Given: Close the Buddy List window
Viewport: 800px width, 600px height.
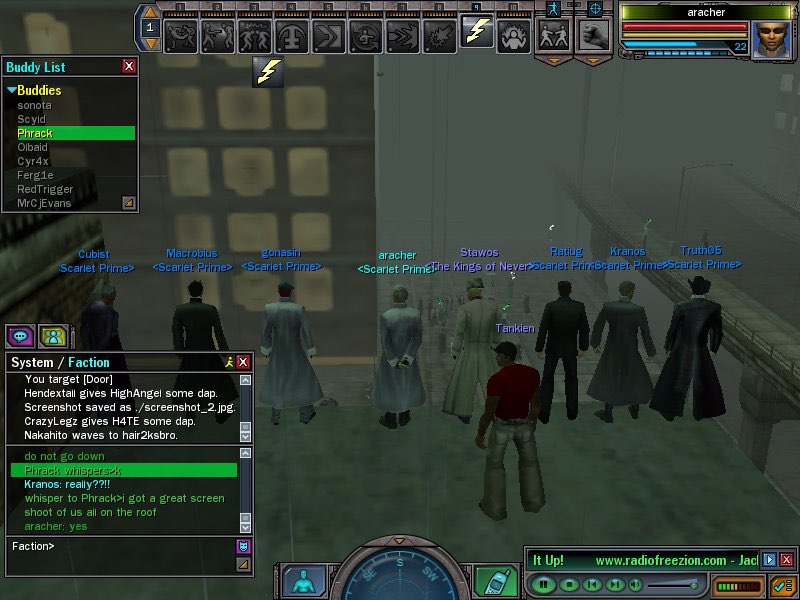Looking at the screenshot, I should click(129, 66).
